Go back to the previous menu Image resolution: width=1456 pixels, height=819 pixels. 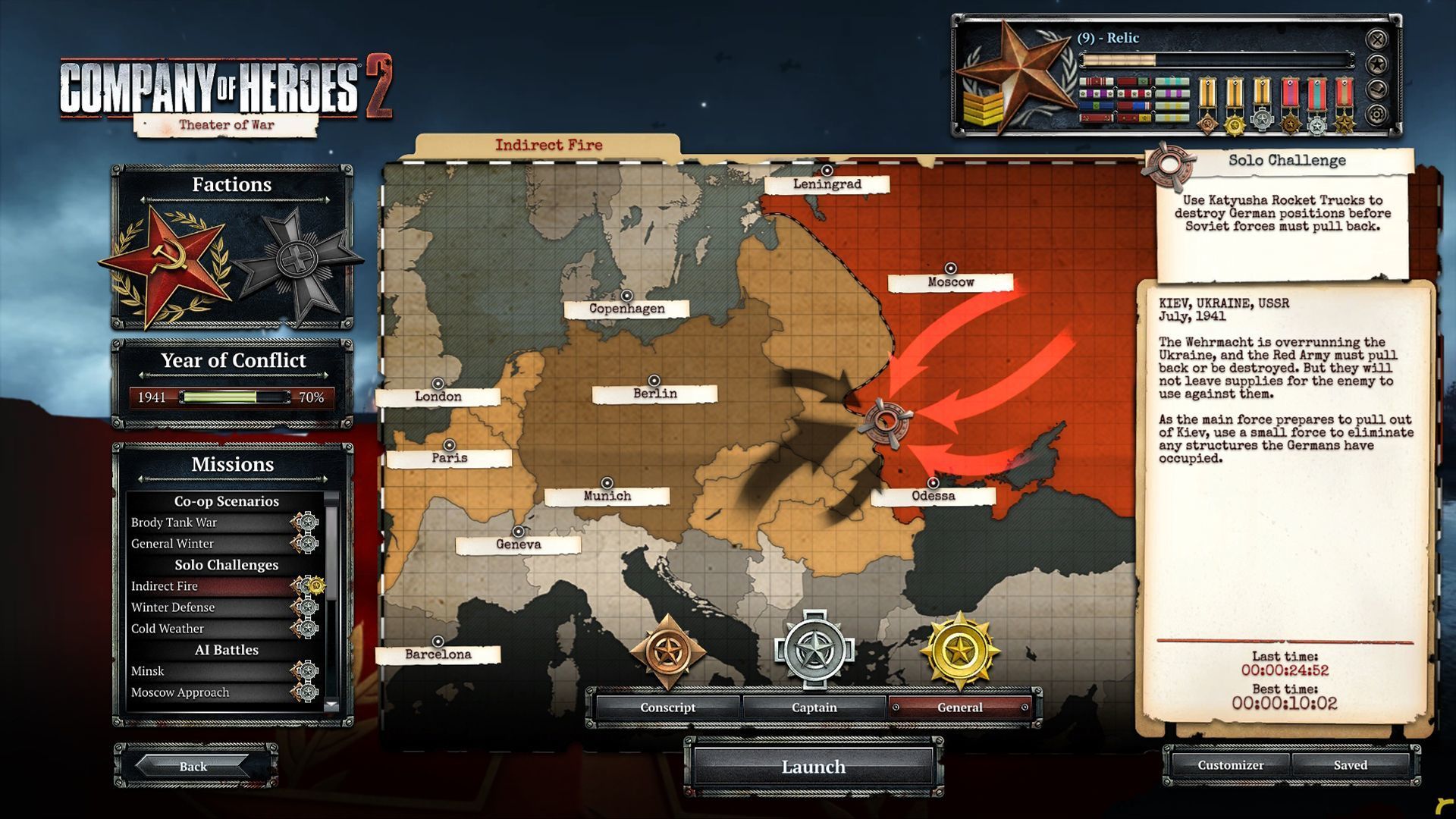(193, 766)
